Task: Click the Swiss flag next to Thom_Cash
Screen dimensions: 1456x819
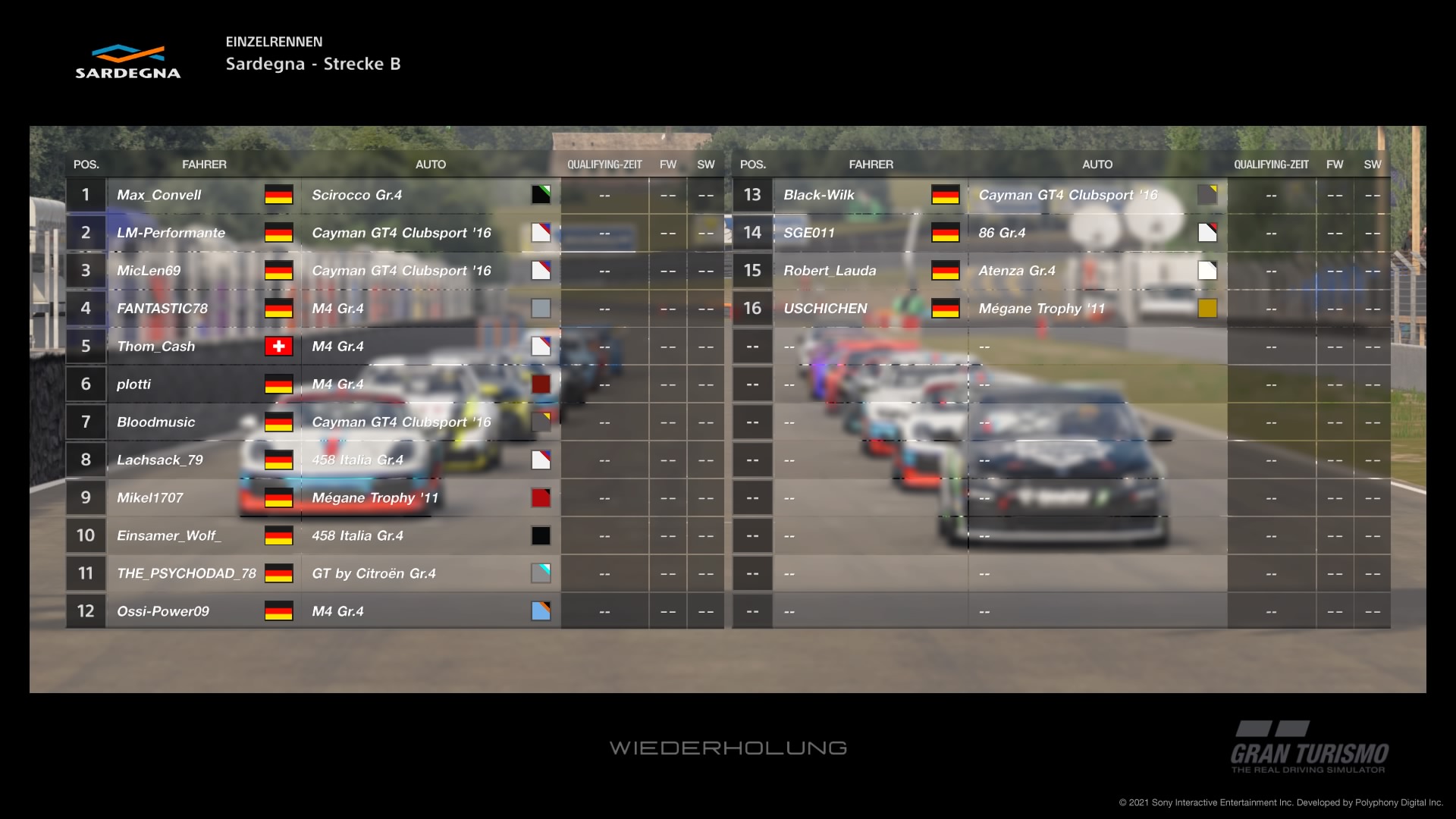Action: 279,347
